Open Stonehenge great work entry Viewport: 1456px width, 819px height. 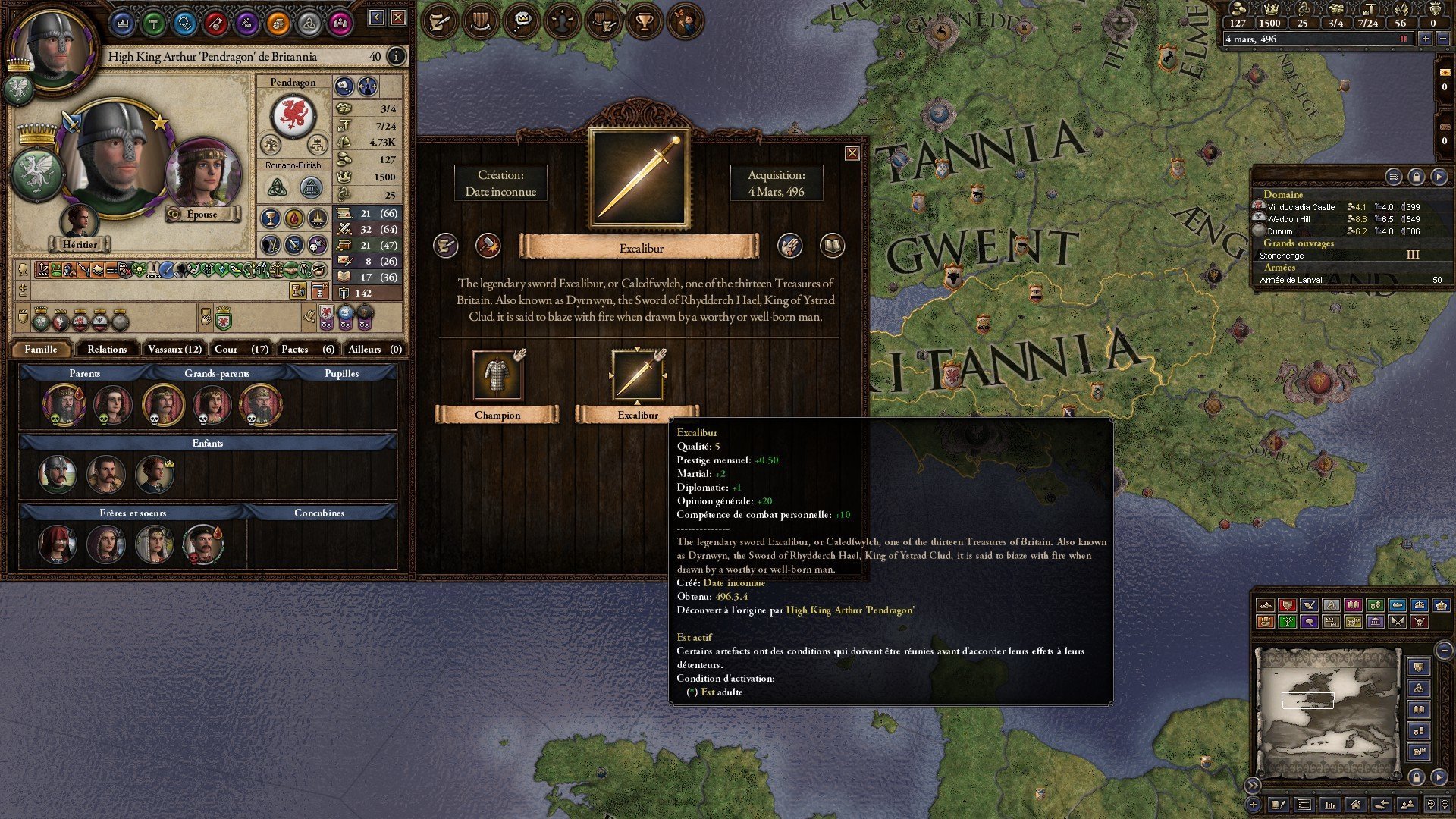pos(1282,256)
